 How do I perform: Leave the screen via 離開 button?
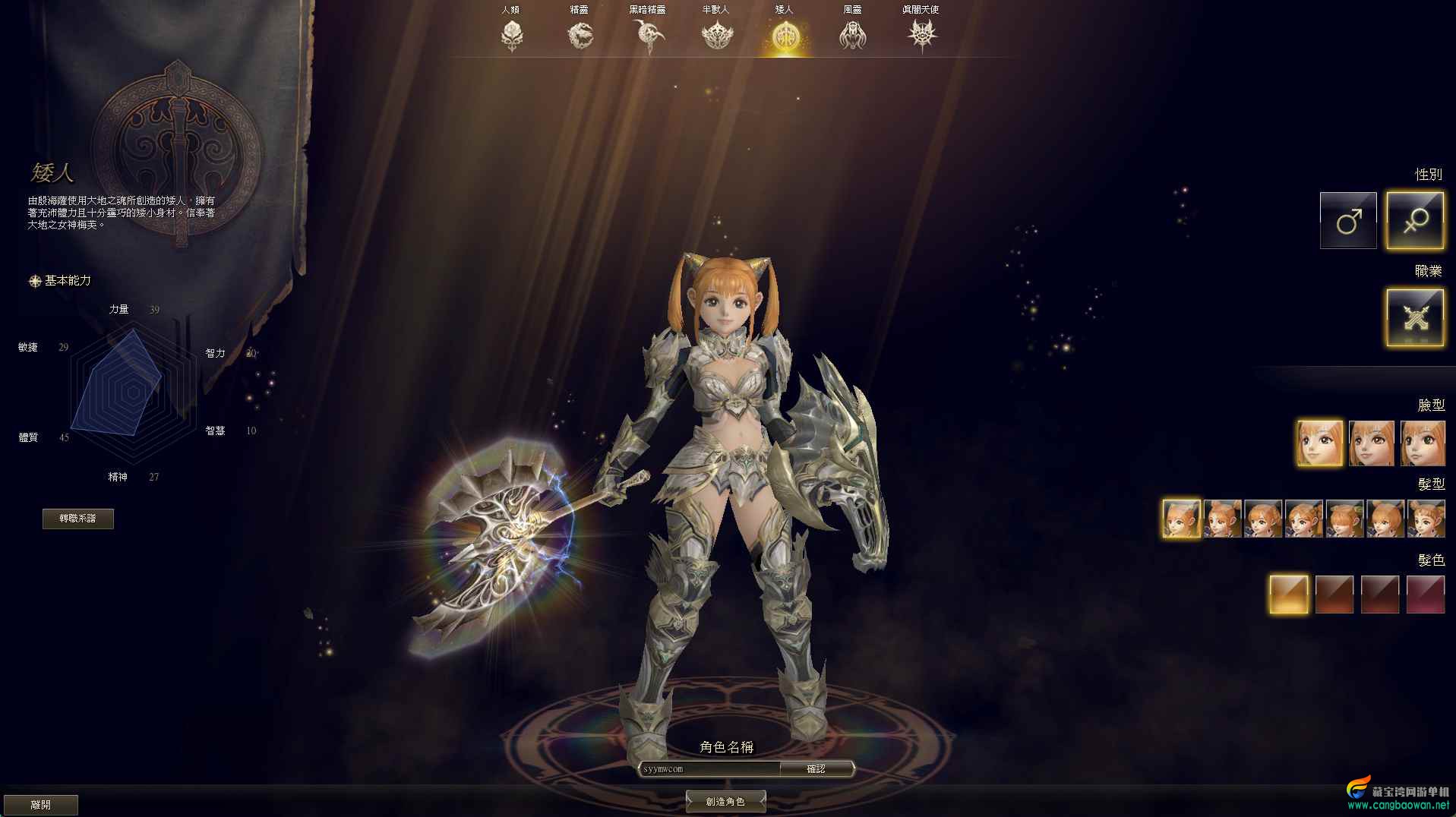point(41,805)
